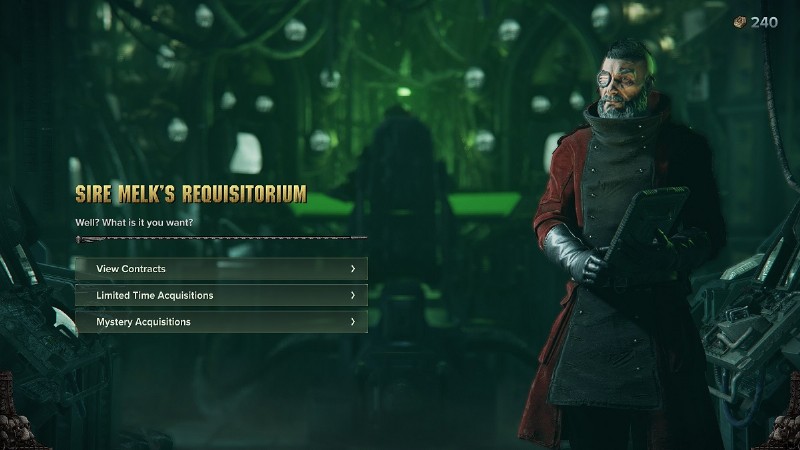Viewport: 800px width, 450px height.
Task: Choose Mystery Acquisitions entry
Action: click(221, 322)
